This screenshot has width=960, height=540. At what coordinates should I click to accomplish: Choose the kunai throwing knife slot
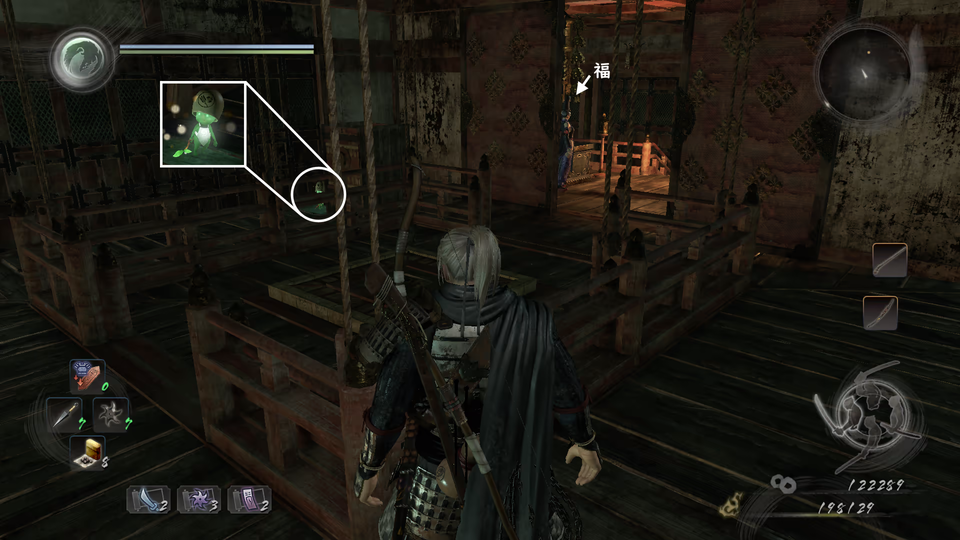click(x=65, y=414)
